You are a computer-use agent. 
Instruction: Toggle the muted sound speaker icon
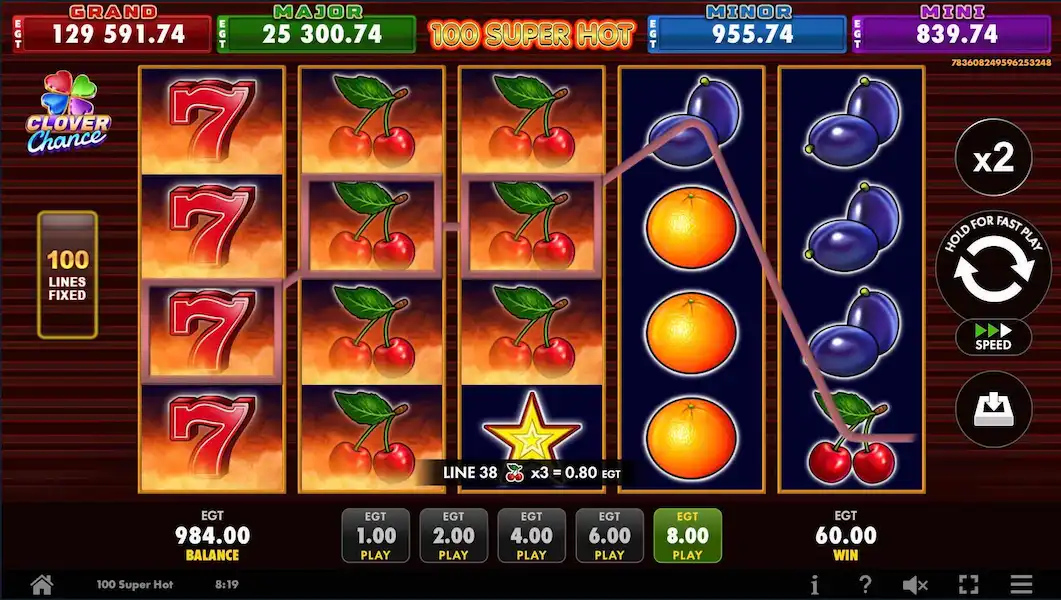[915, 585]
